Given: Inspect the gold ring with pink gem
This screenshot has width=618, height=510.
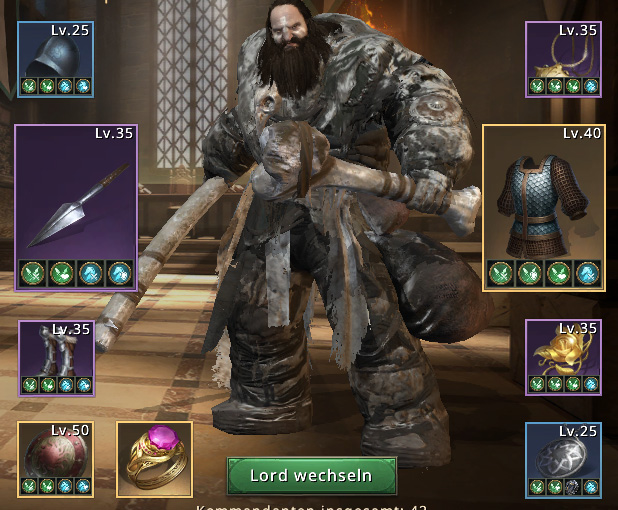Looking at the screenshot, I should coord(155,459).
